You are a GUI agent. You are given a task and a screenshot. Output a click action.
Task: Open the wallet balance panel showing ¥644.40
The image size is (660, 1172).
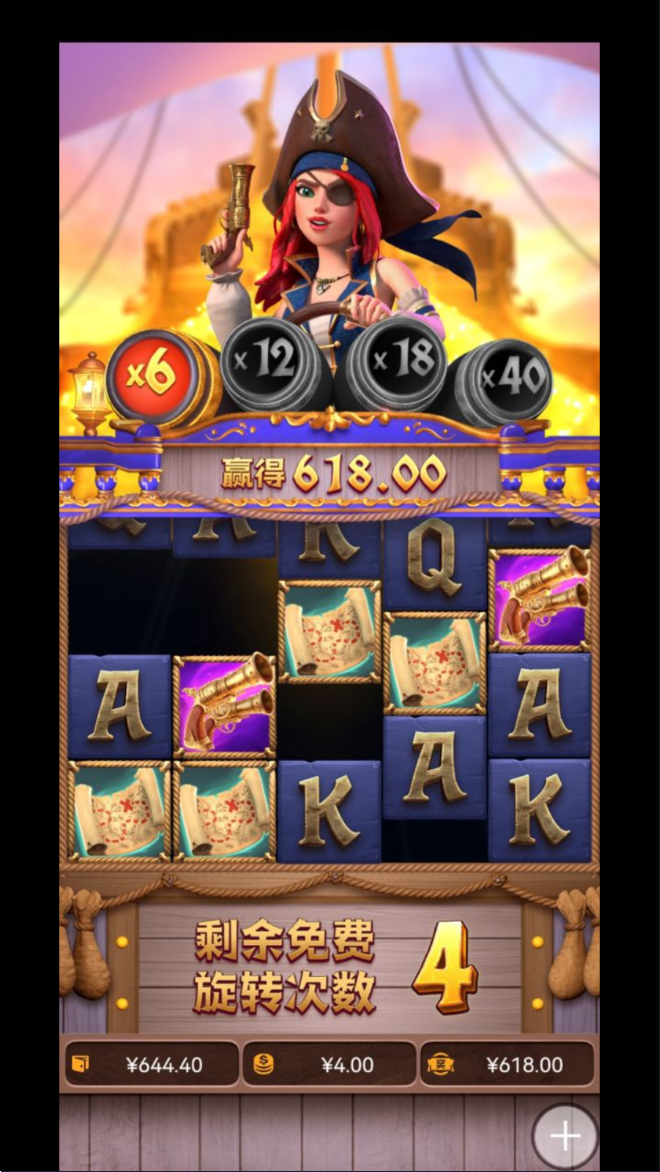[x=151, y=1064]
